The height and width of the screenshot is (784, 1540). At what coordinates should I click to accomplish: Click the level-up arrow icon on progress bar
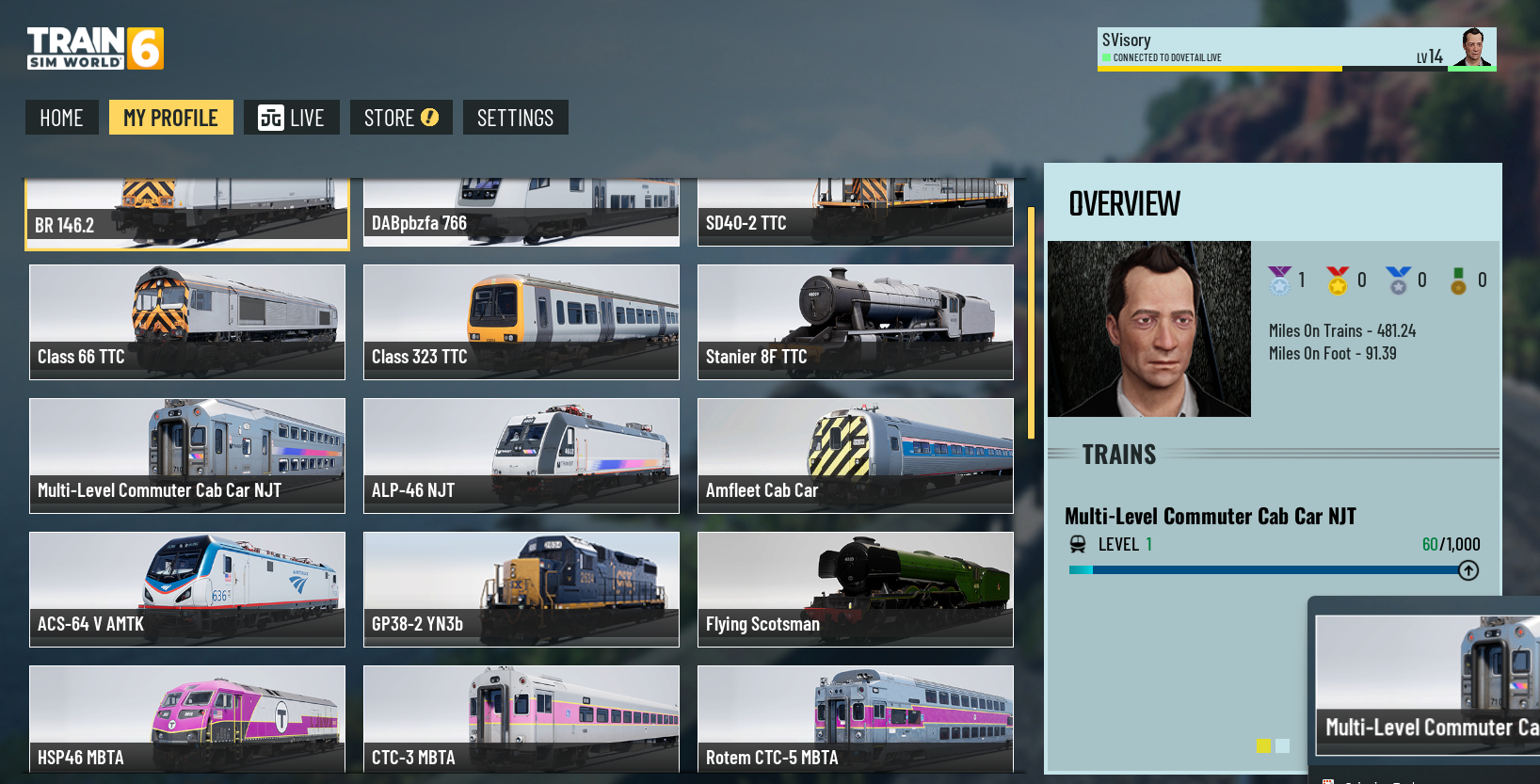(x=1468, y=570)
